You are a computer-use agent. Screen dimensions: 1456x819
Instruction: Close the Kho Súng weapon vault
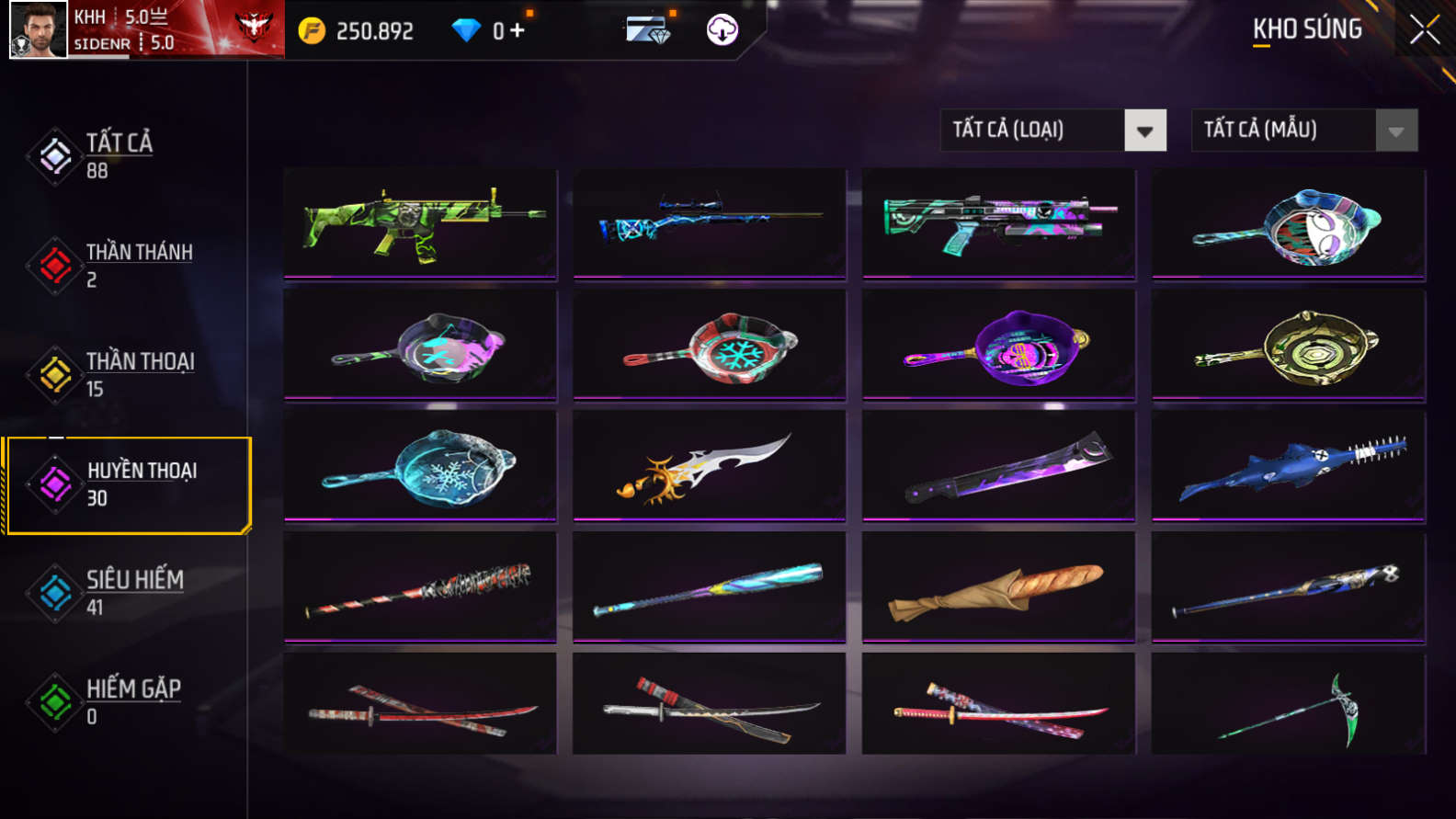(x=1424, y=30)
